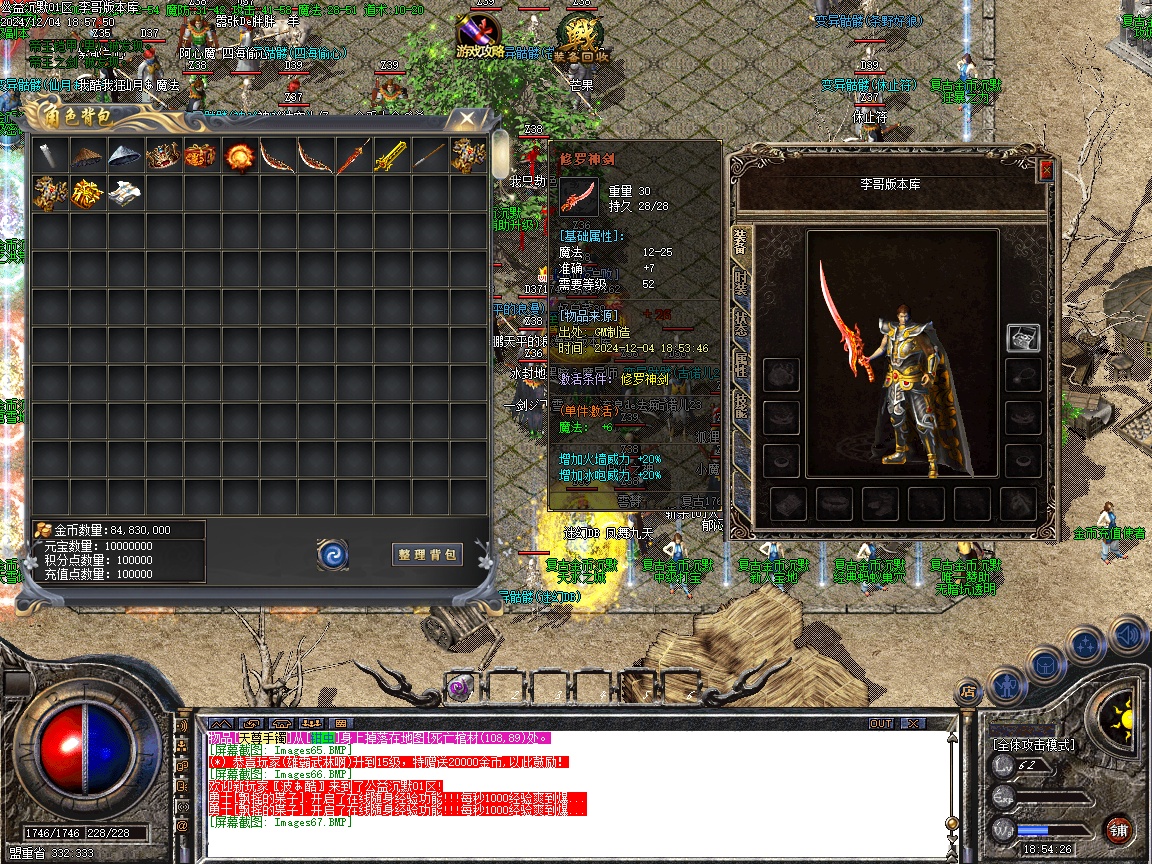Open the 店 shop round button
The height and width of the screenshot is (864, 1152).
tap(968, 690)
